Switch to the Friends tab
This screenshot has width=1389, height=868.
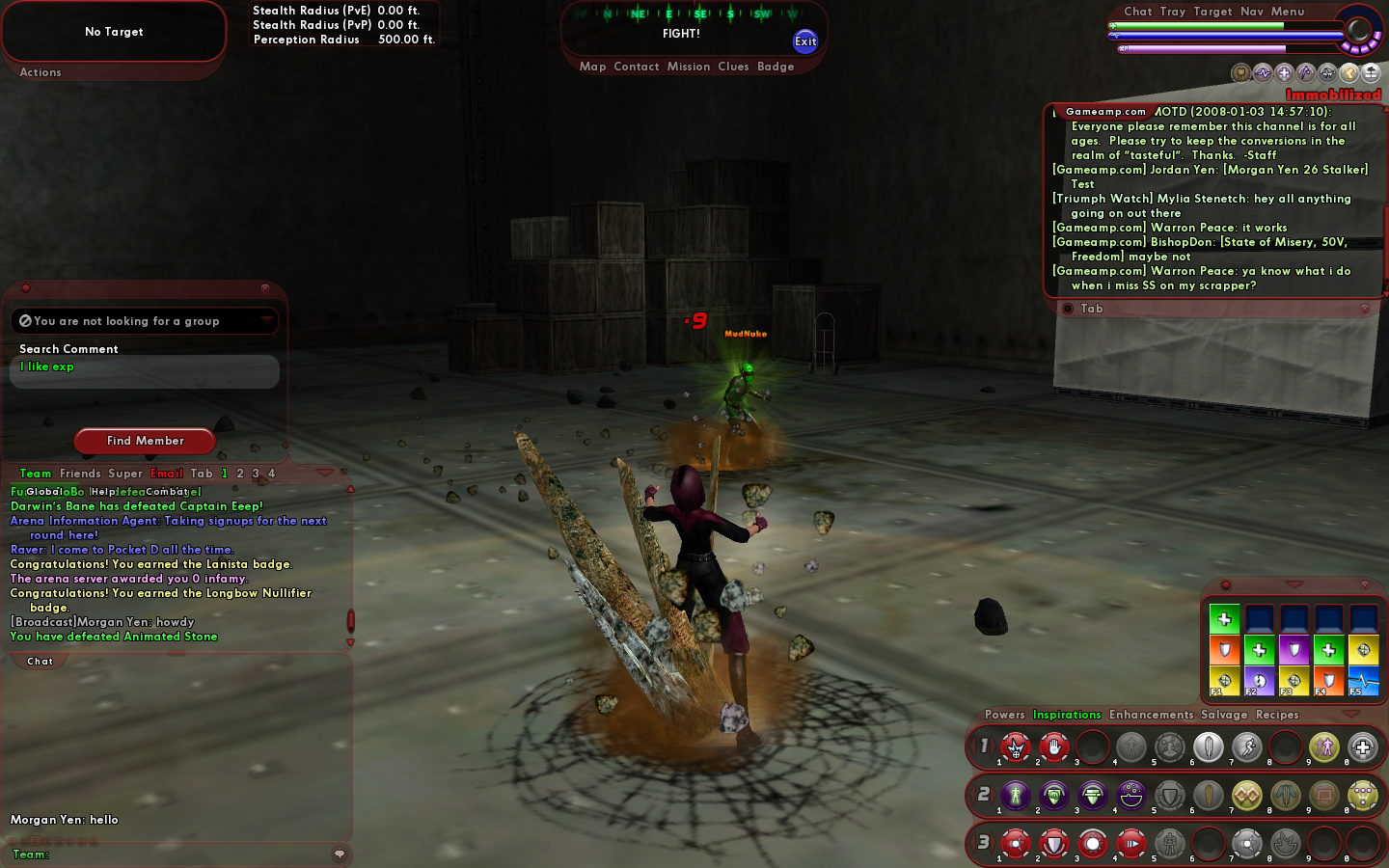point(80,474)
